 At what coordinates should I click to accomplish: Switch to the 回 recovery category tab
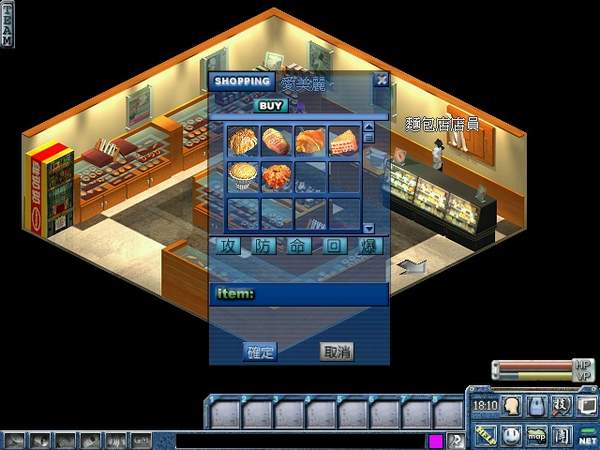coord(334,246)
